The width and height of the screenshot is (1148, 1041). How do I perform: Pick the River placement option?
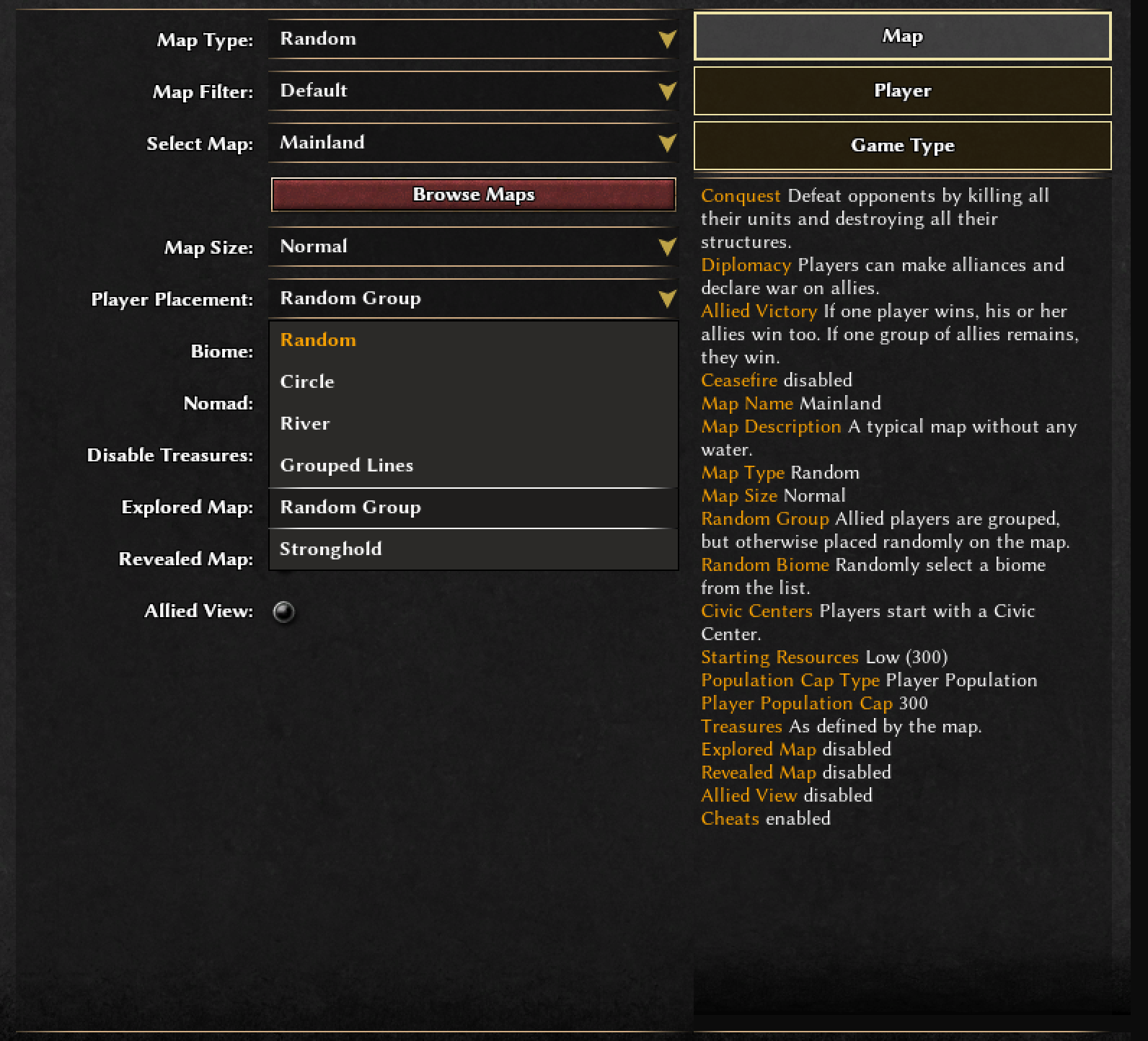click(x=472, y=424)
